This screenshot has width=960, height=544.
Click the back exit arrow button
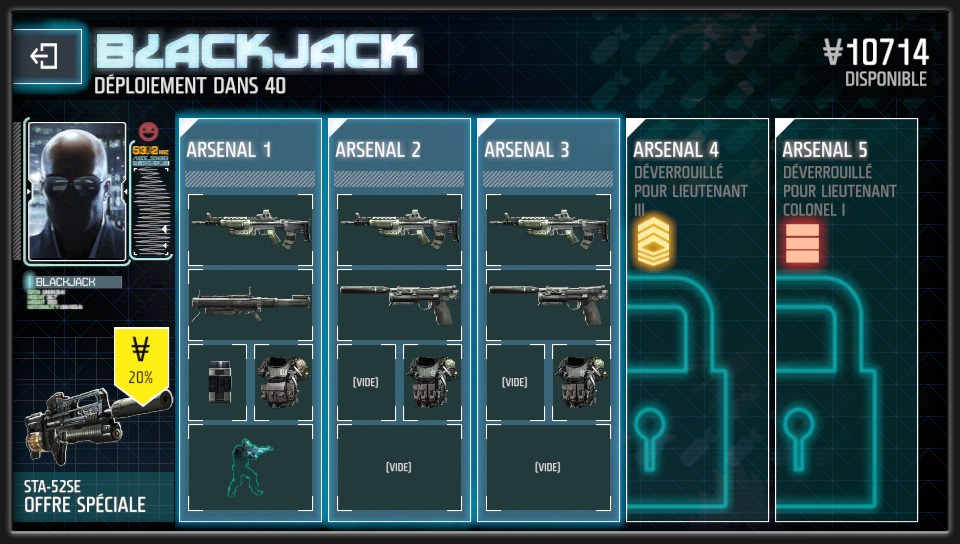pos(45,57)
